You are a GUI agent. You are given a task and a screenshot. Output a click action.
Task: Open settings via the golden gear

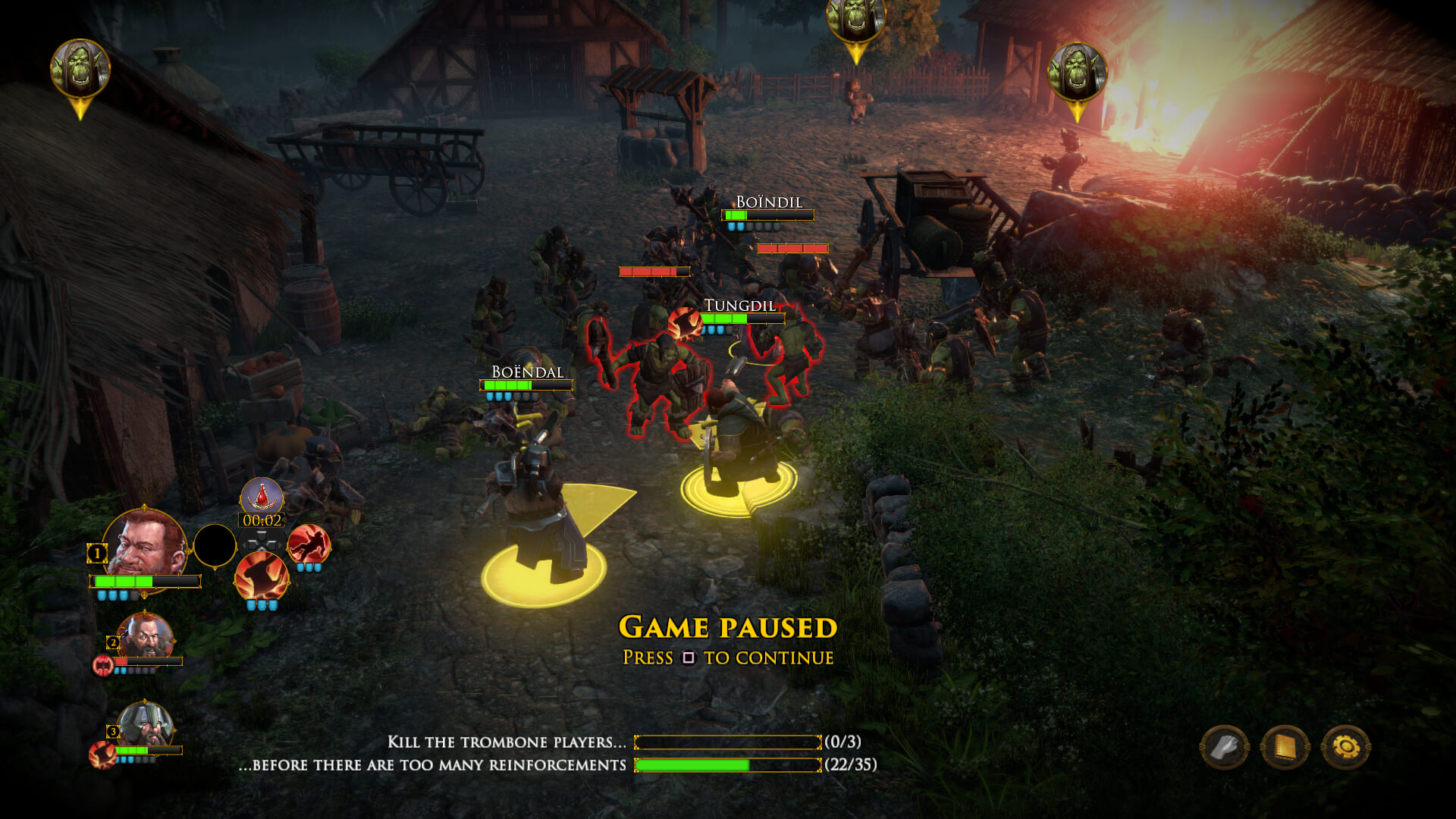[x=1345, y=748]
